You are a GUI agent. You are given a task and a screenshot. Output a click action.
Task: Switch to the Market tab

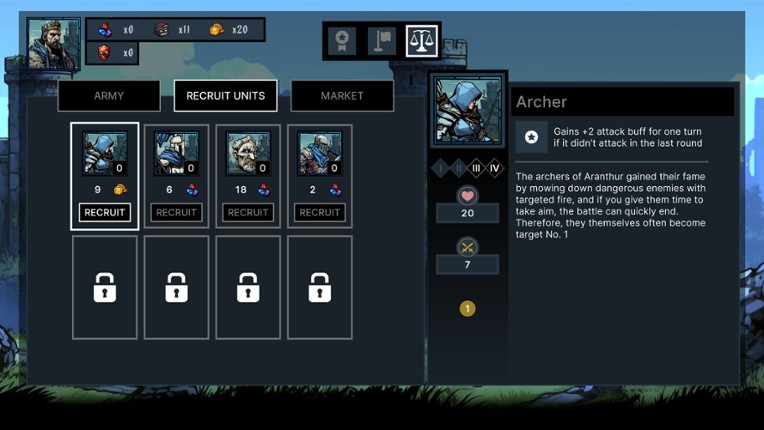pos(342,96)
